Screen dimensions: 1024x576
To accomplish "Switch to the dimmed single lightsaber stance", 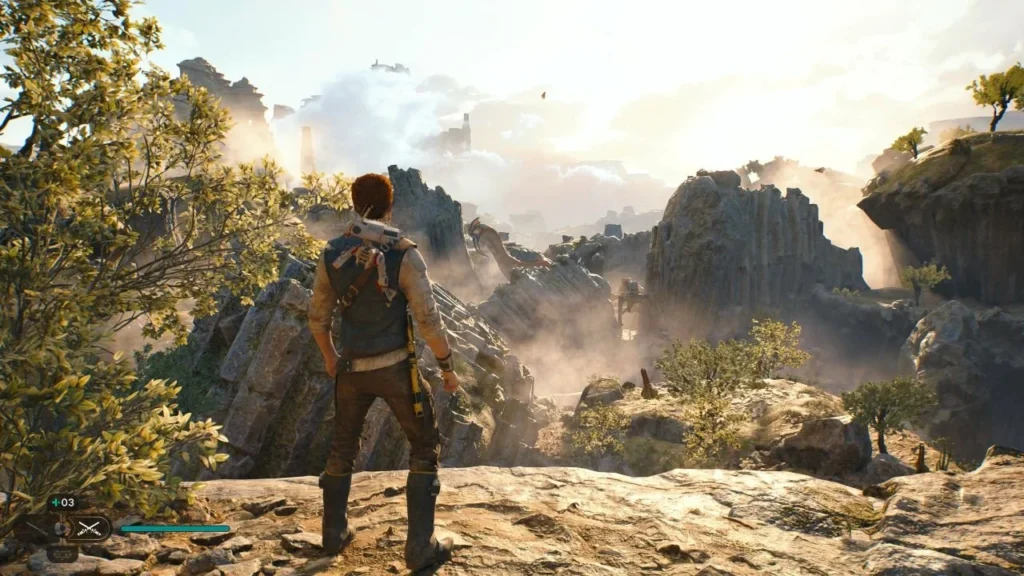I will 35,528.
